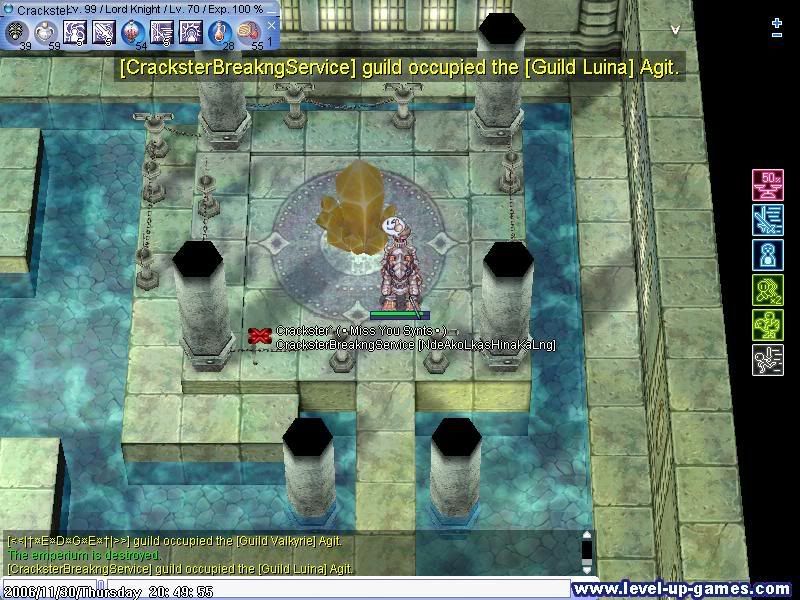Zoom in the minimap with plus button
800x600 pixels.
[x=777, y=21]
